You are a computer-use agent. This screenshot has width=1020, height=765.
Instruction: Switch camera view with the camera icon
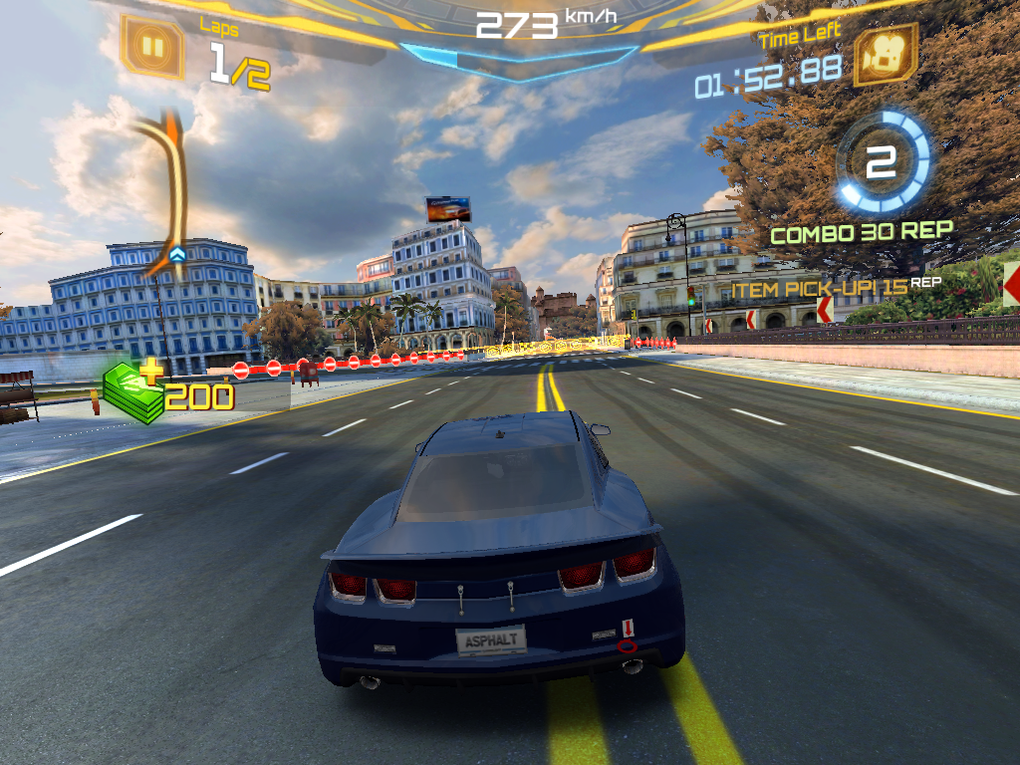(885, 54)
